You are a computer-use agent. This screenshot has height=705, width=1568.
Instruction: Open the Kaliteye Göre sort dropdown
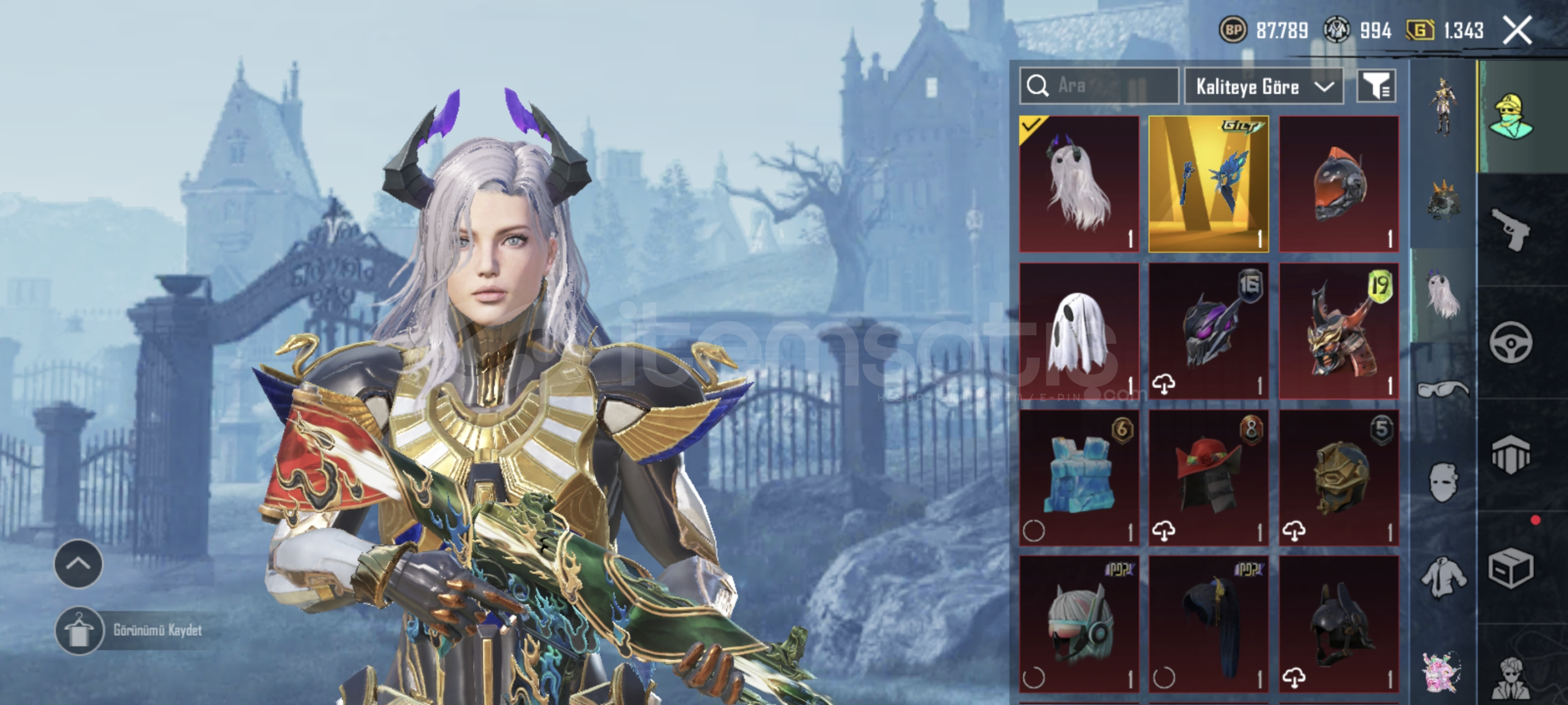point(1264,86)
